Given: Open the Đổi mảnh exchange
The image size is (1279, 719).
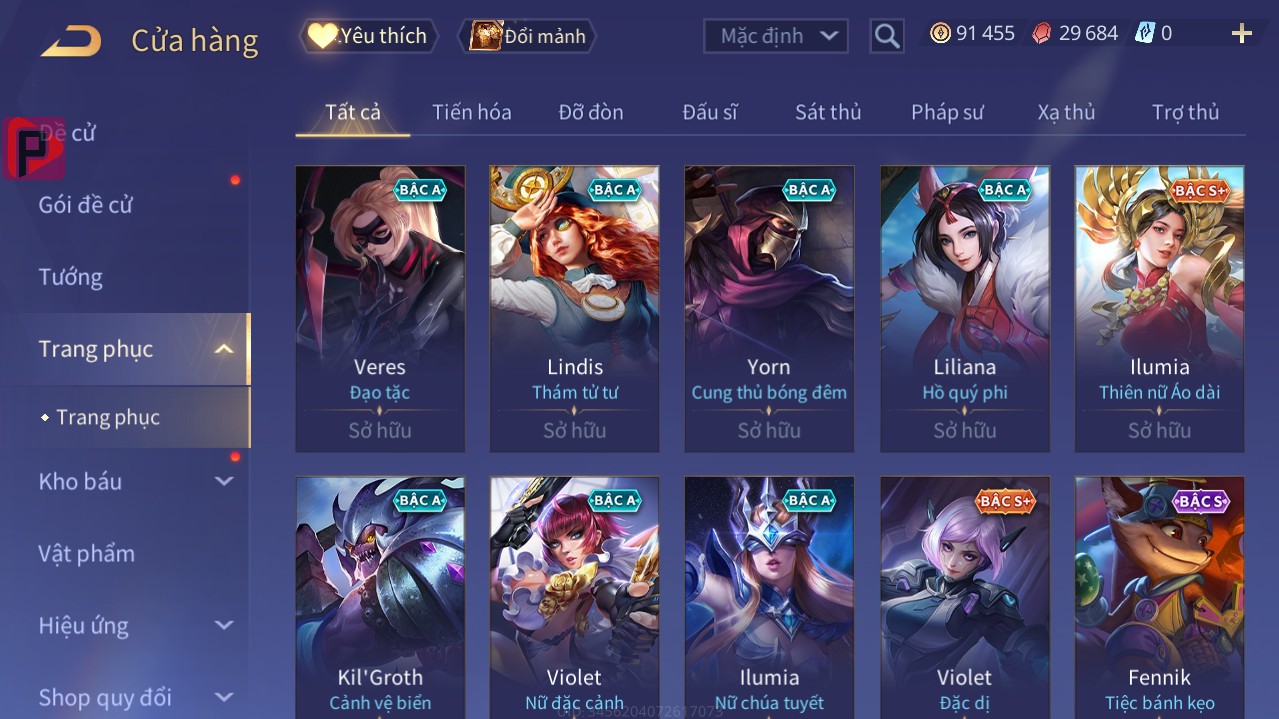Looking at the screenshot, I should coord(527,36).
